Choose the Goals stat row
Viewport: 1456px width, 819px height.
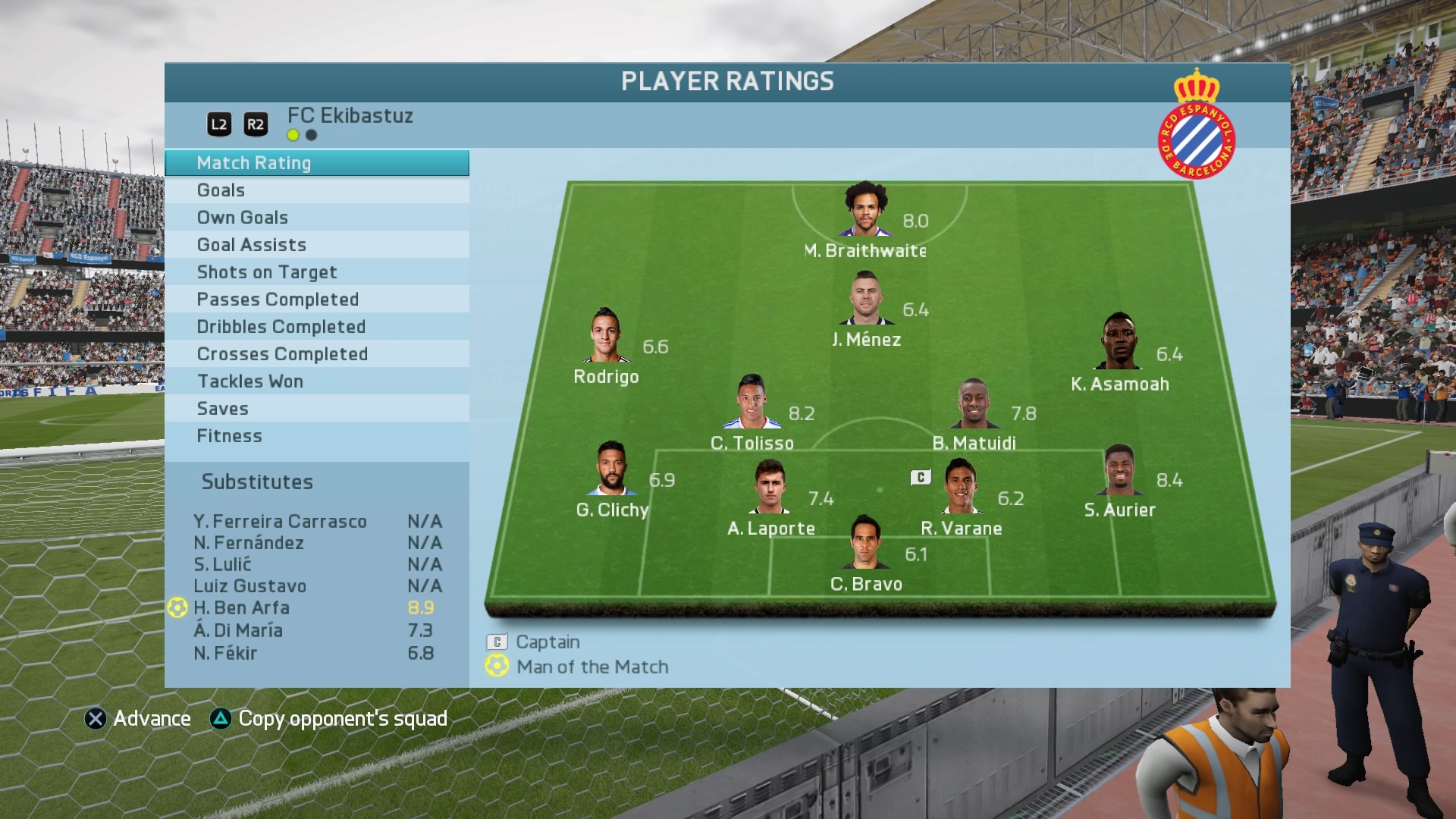tap(316, 190)
